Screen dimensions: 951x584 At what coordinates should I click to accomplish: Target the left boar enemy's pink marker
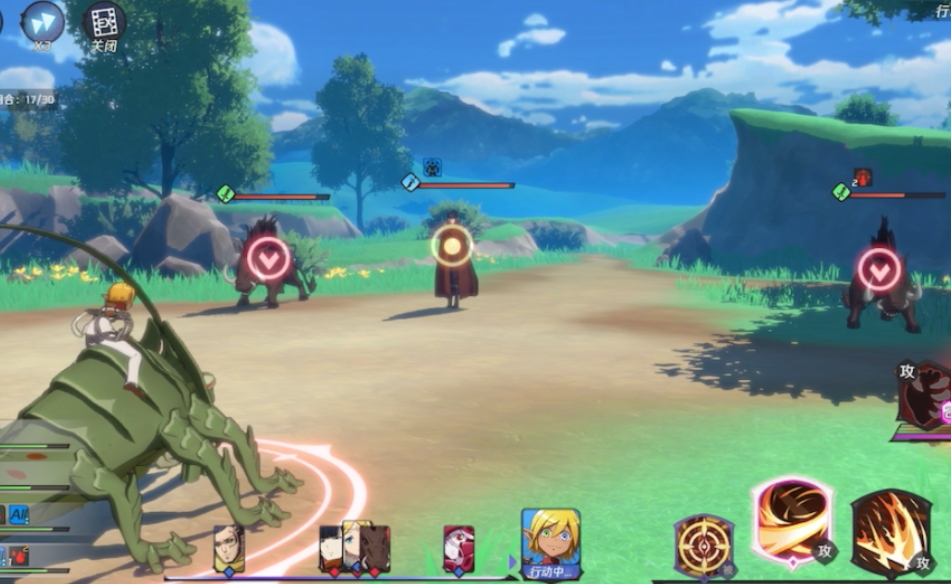[268, 259]
